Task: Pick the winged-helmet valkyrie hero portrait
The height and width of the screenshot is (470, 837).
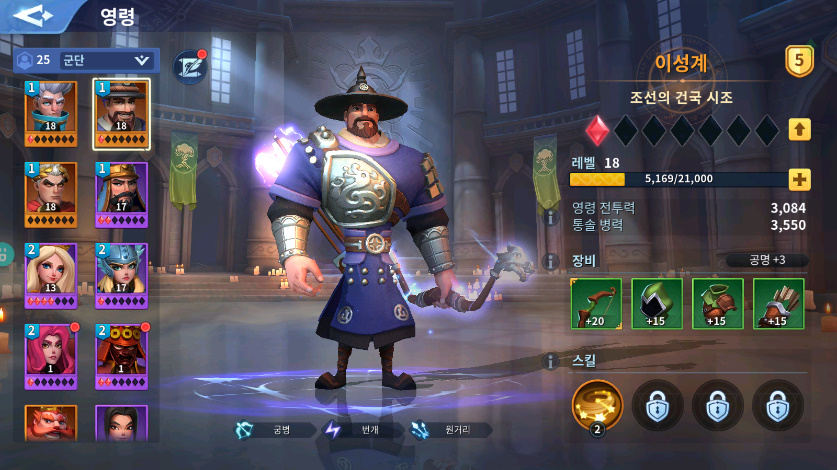Action: coord(122,275)
